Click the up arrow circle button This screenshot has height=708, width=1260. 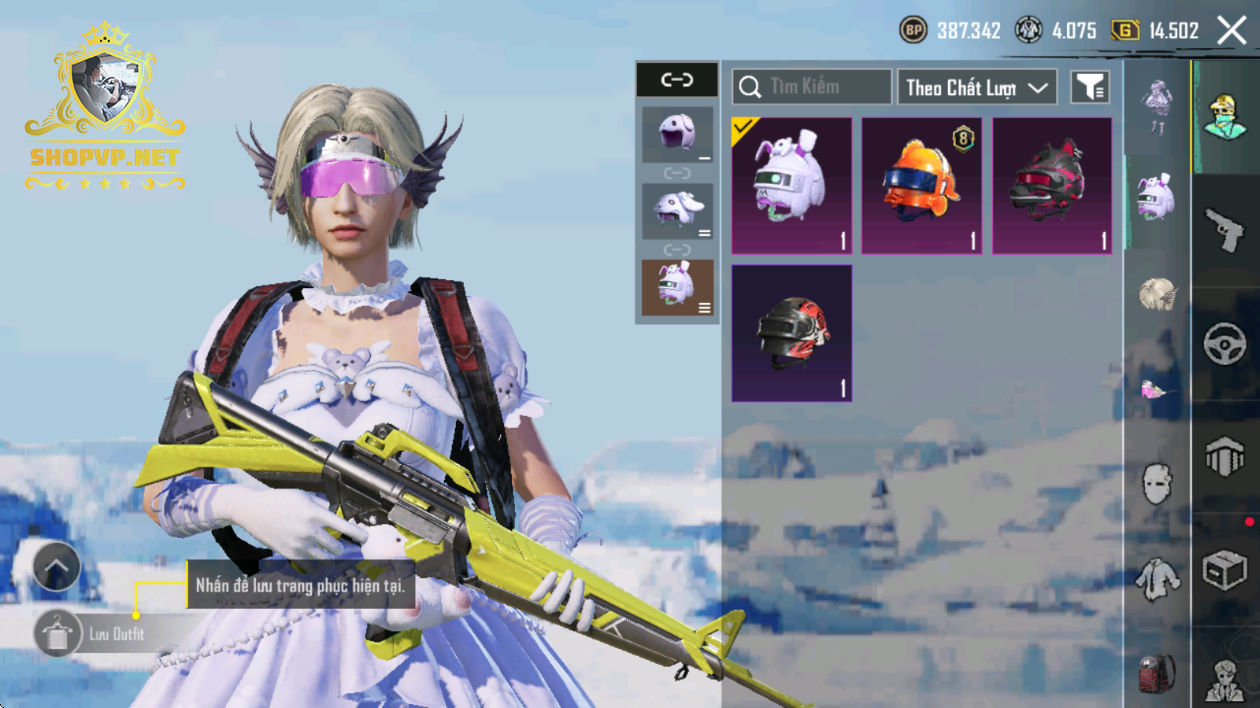(57, 568)
